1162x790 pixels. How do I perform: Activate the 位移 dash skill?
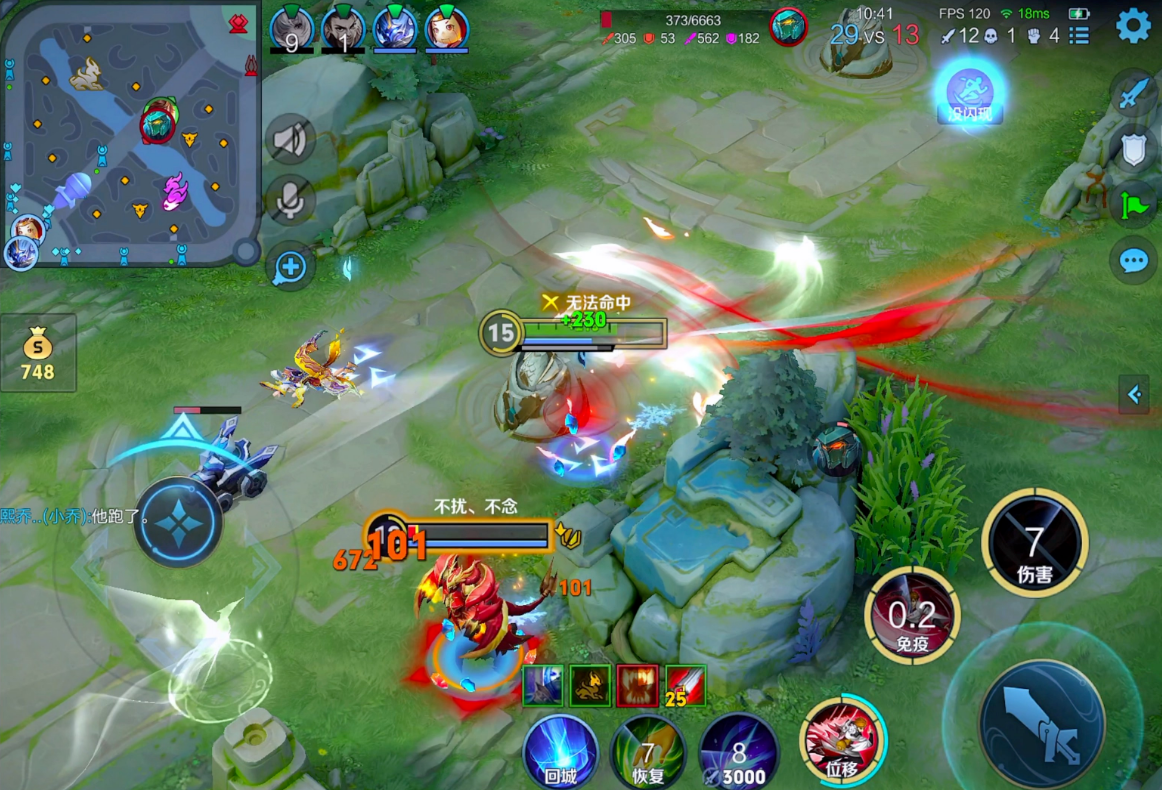pyautogui.click(x=841, y=742)
